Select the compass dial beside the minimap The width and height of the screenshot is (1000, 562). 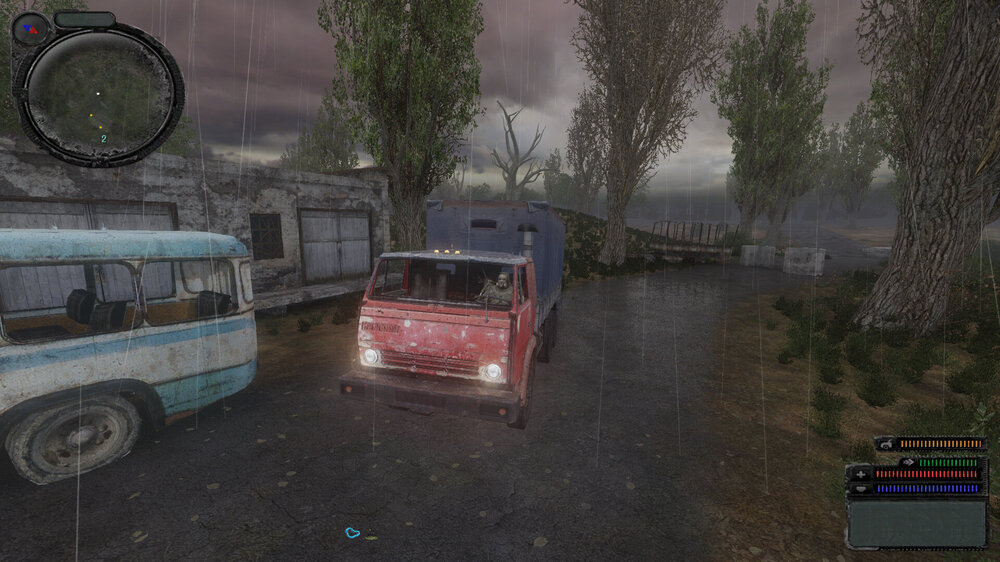pyautogui.click(x=30, y=28)
